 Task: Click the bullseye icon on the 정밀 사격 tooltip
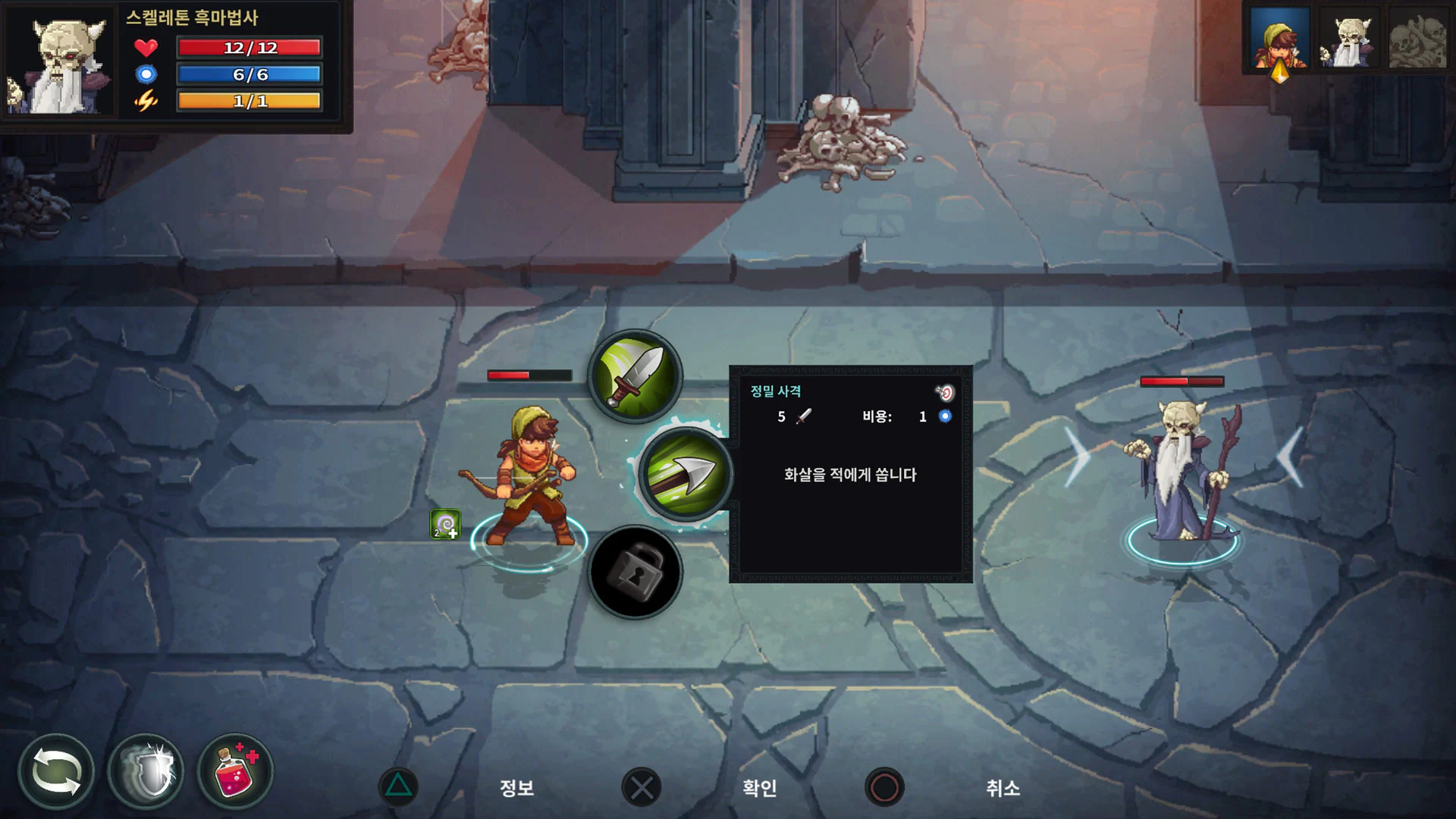coord(947,391)
